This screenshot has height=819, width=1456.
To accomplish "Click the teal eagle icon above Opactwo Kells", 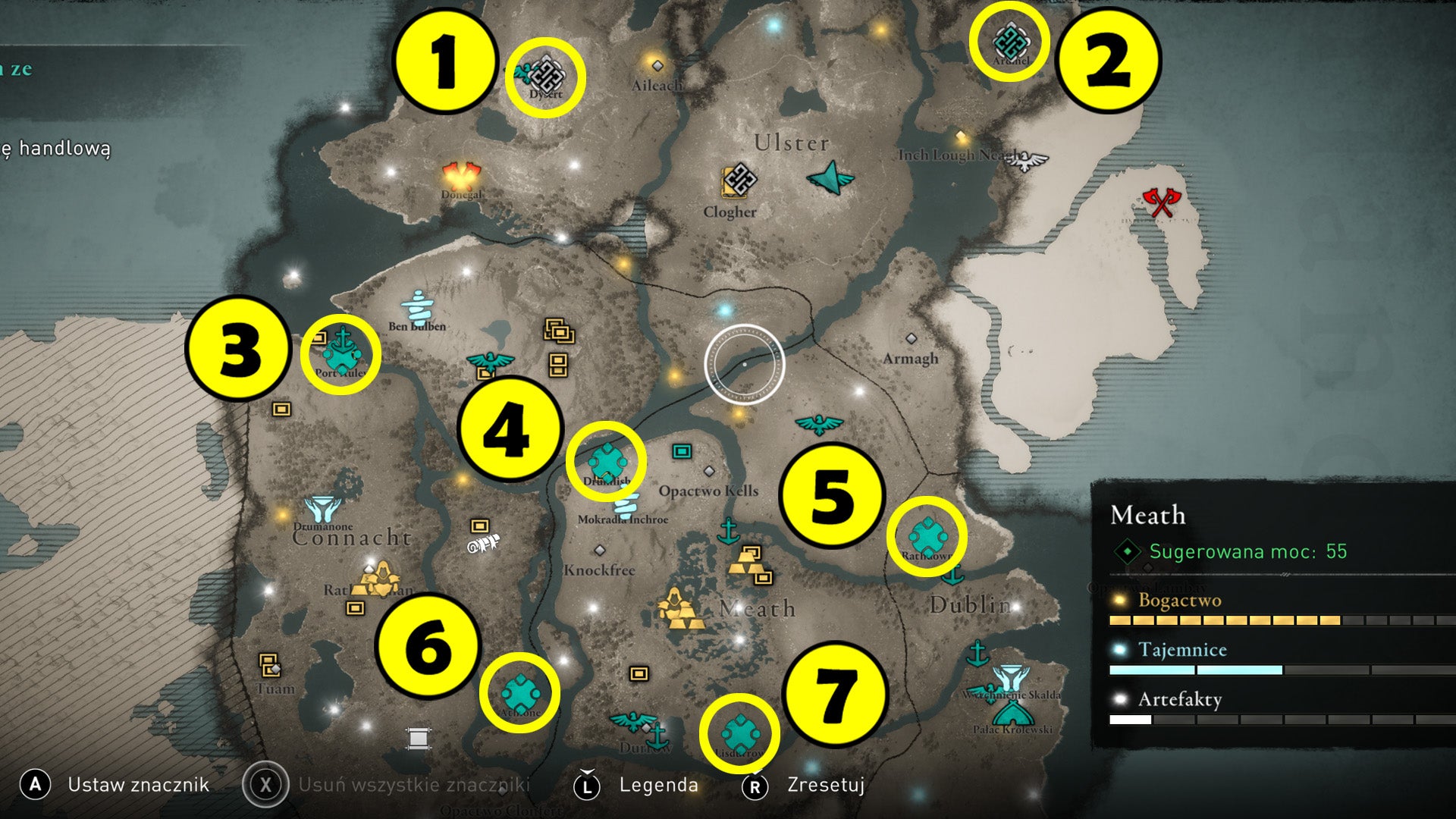I will coord(821,426).
